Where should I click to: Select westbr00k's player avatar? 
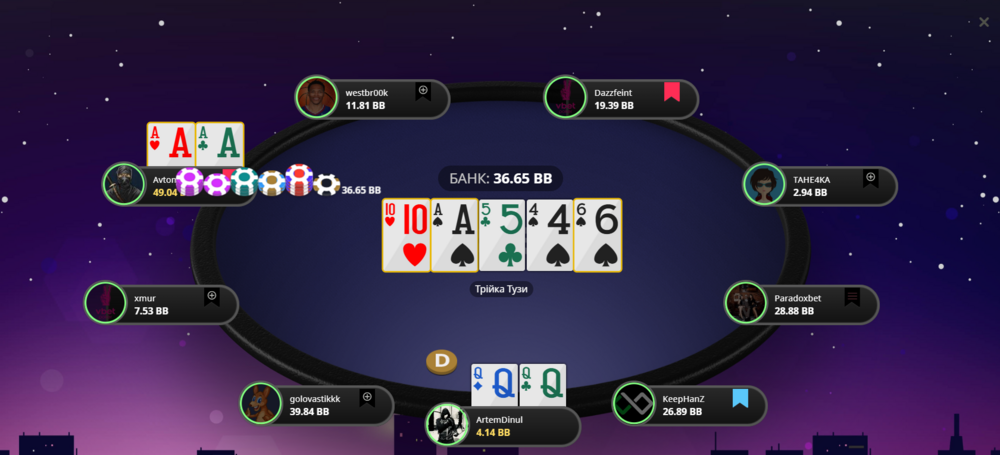pyautogui.click(x=316, y=97)
